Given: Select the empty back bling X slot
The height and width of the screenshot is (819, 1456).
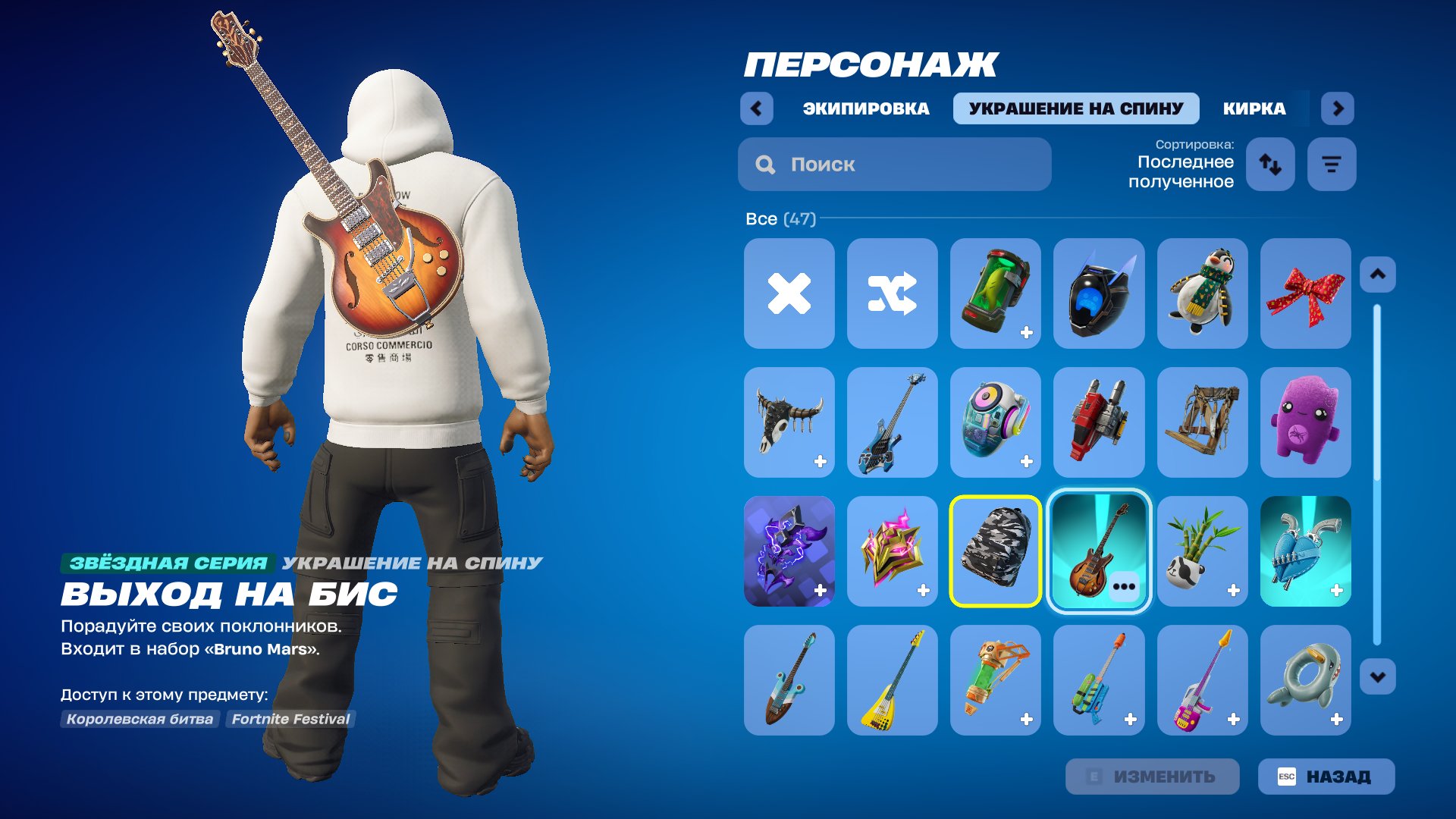Looking at the screenshot, I should tap(789, 293).
